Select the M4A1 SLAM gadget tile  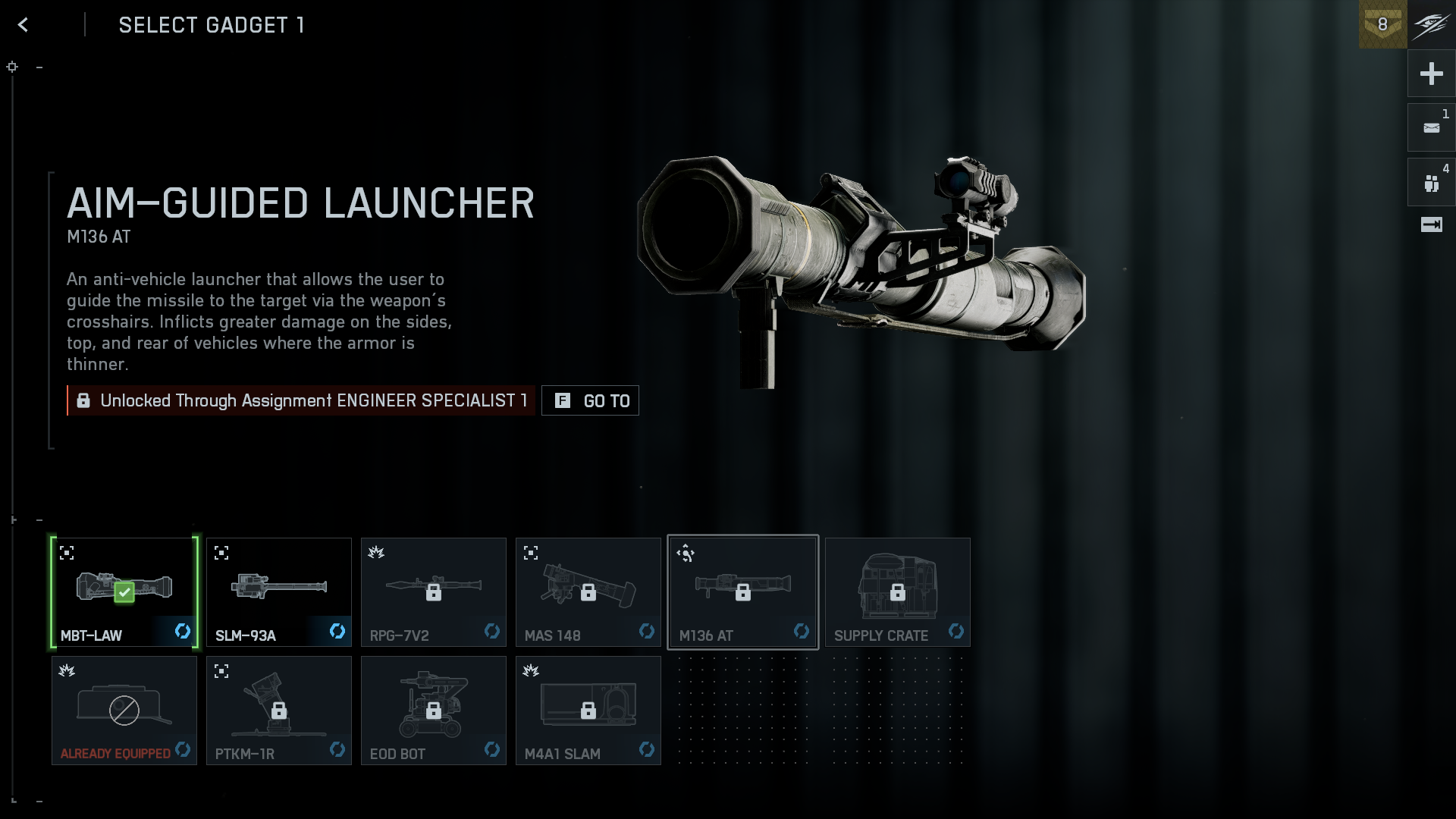[x=588, y=711]
